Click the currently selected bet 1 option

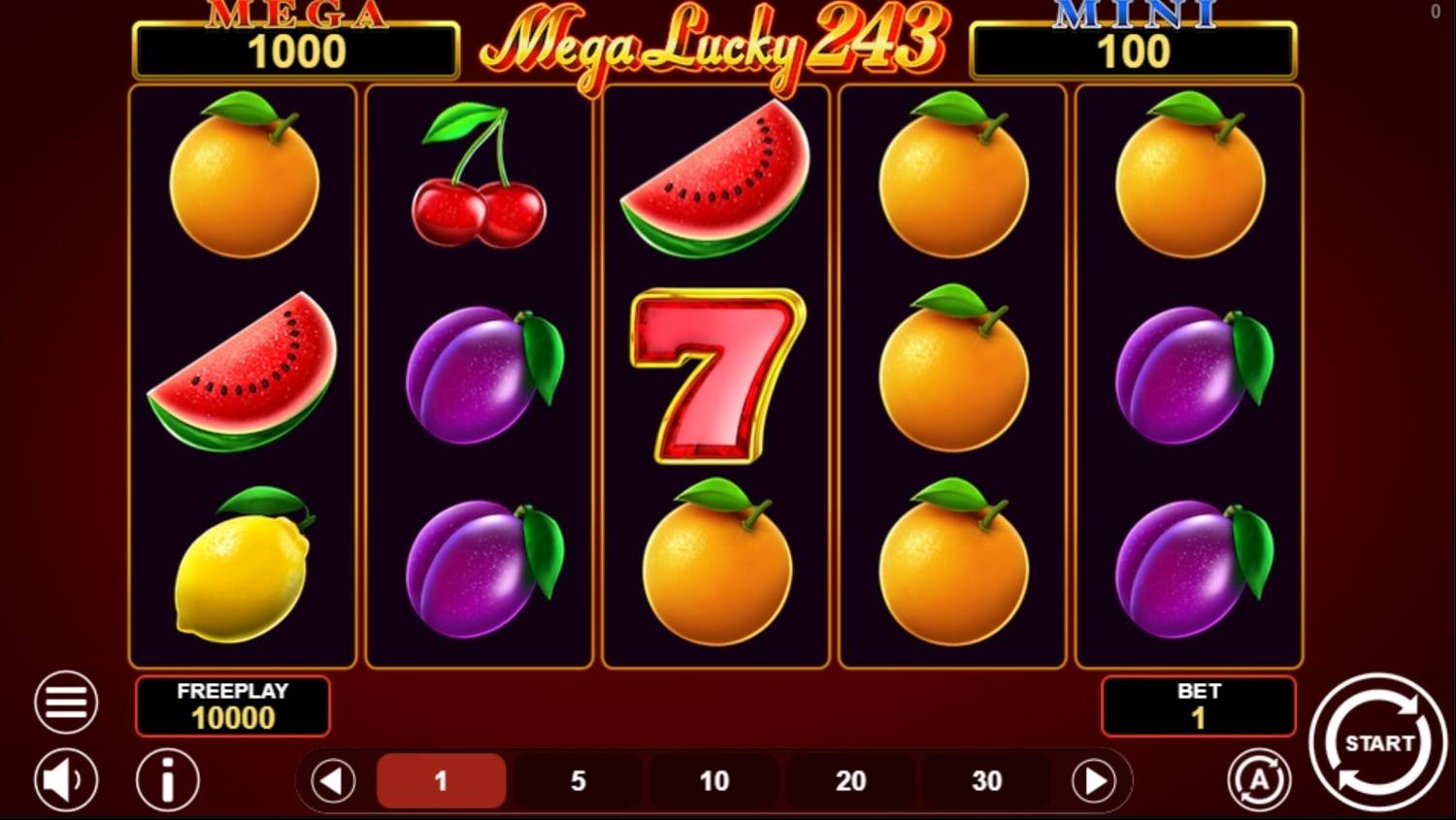click(442, 779)
